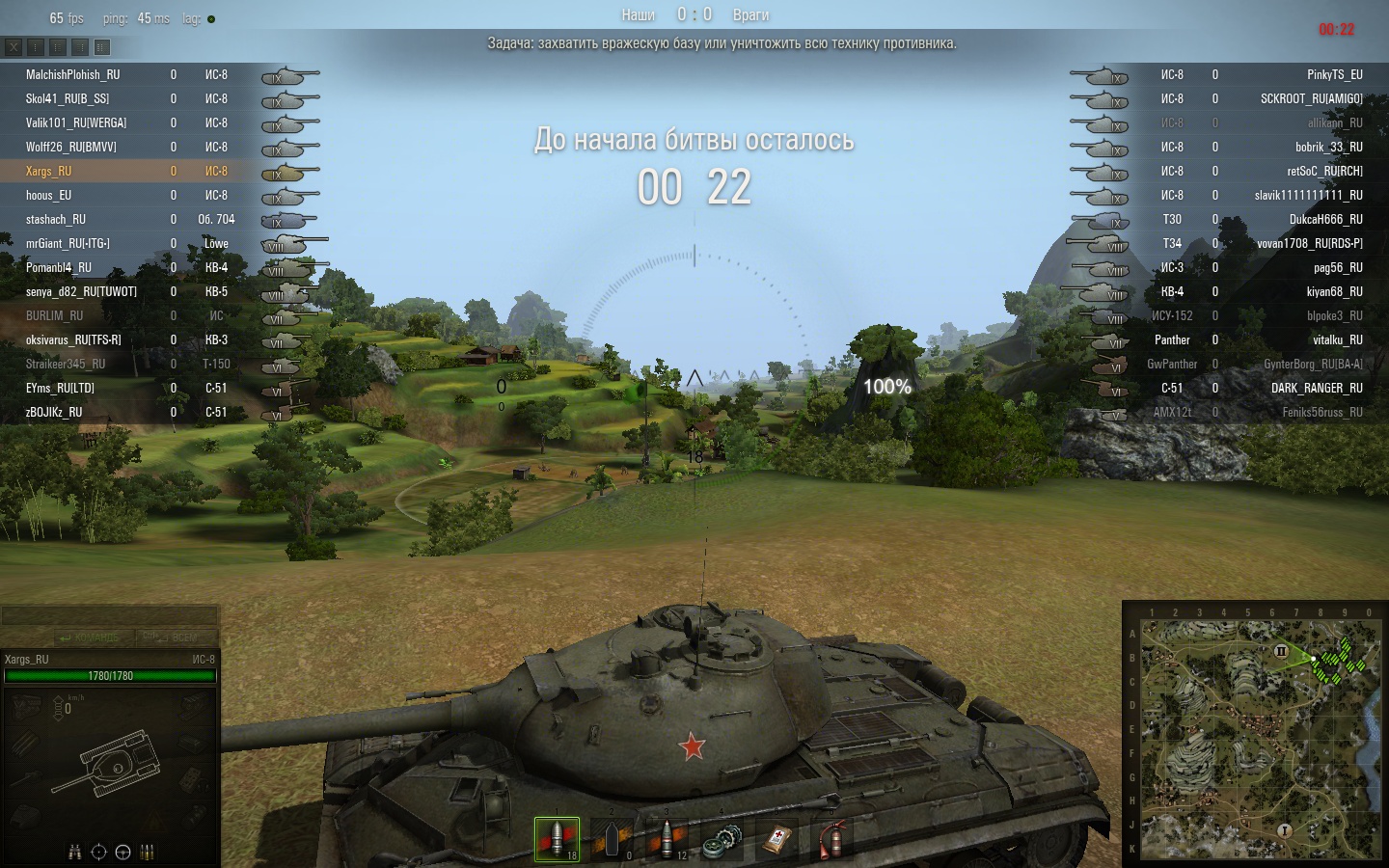Select the currently highlighted player list view mode
1389x868 pixels.
[102, 46]
